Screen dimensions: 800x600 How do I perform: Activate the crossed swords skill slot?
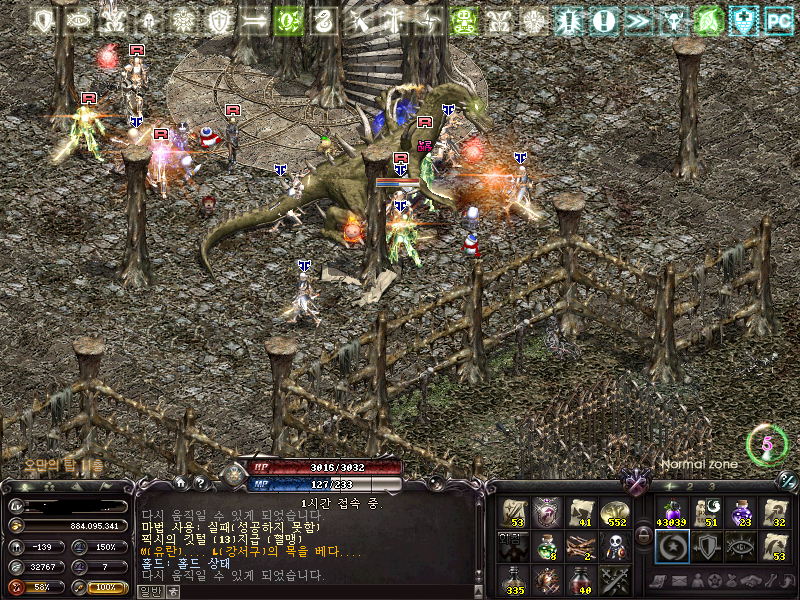[613, 579]
